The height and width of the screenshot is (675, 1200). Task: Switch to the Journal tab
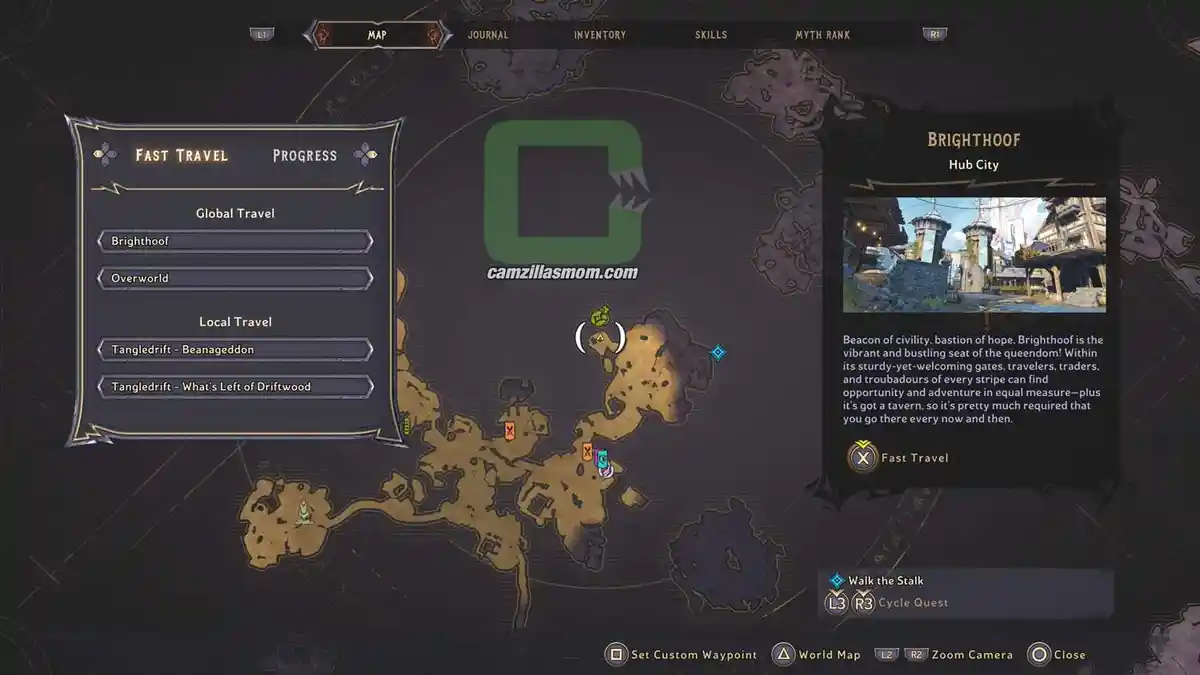tap(488, 35)
